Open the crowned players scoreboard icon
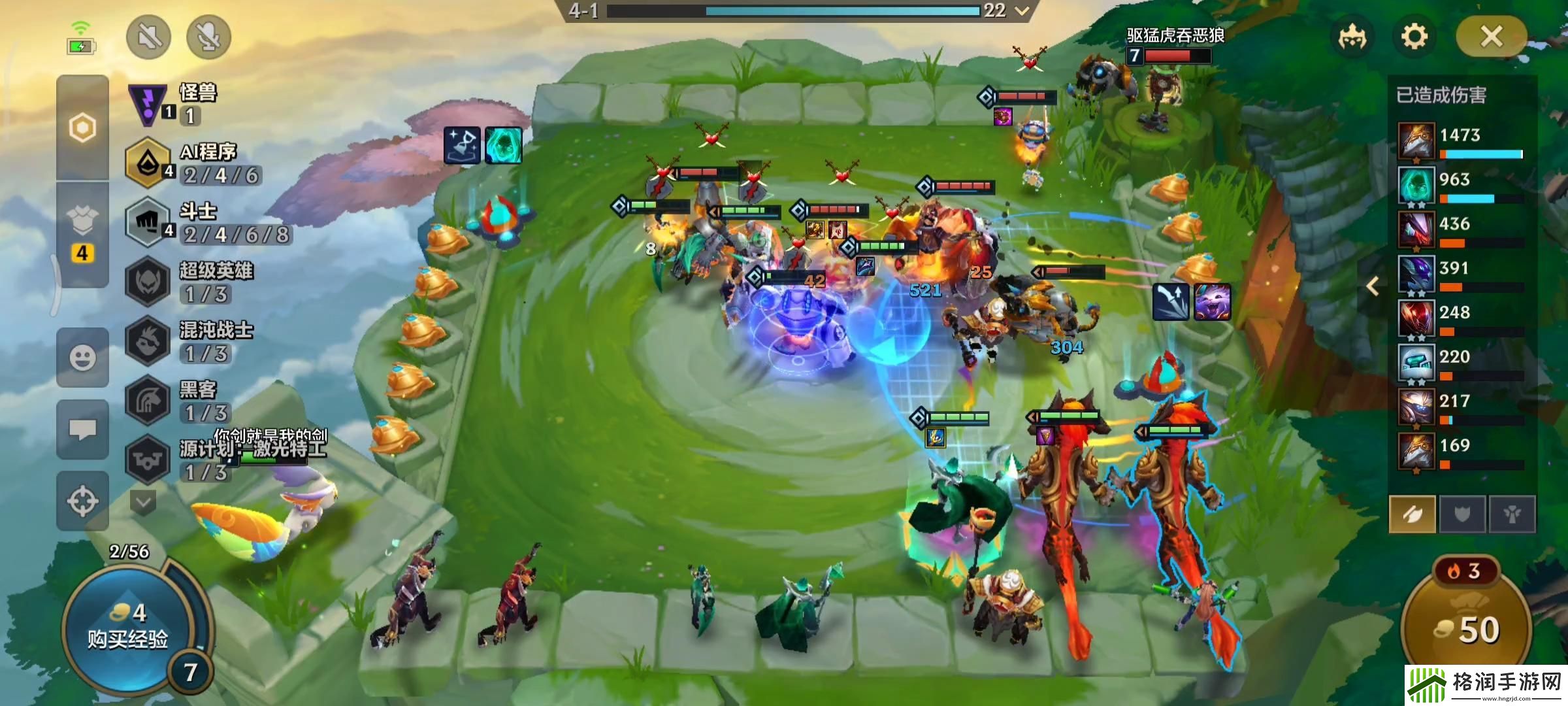 (x=1352, y=37)
